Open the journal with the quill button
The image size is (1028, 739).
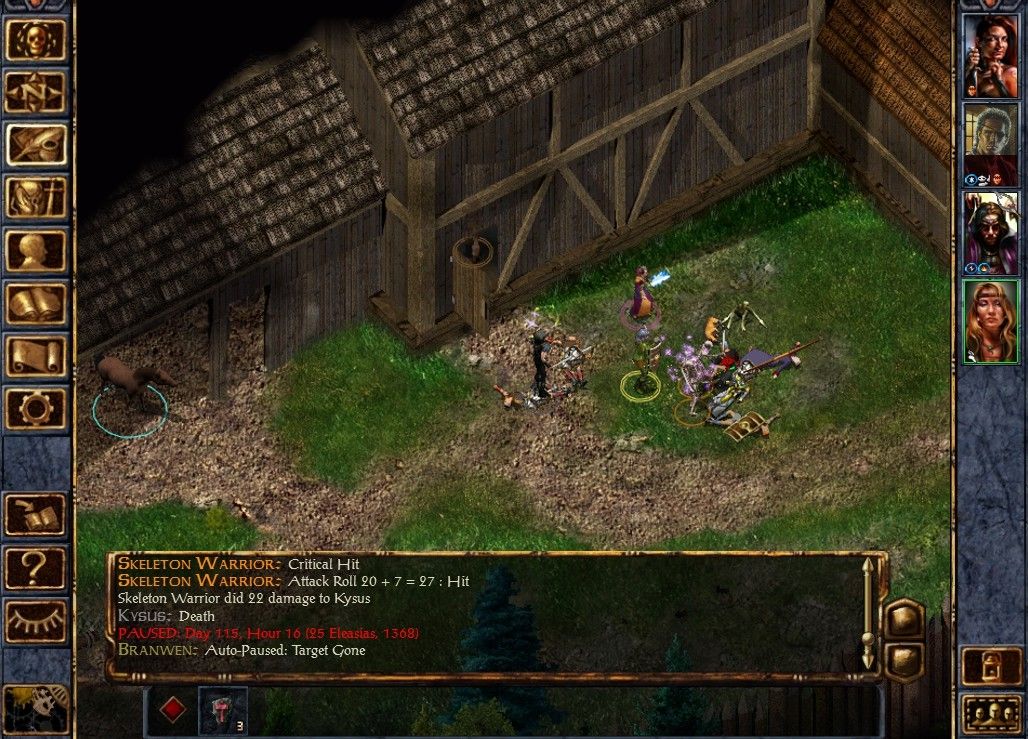(x=36, y=145)
